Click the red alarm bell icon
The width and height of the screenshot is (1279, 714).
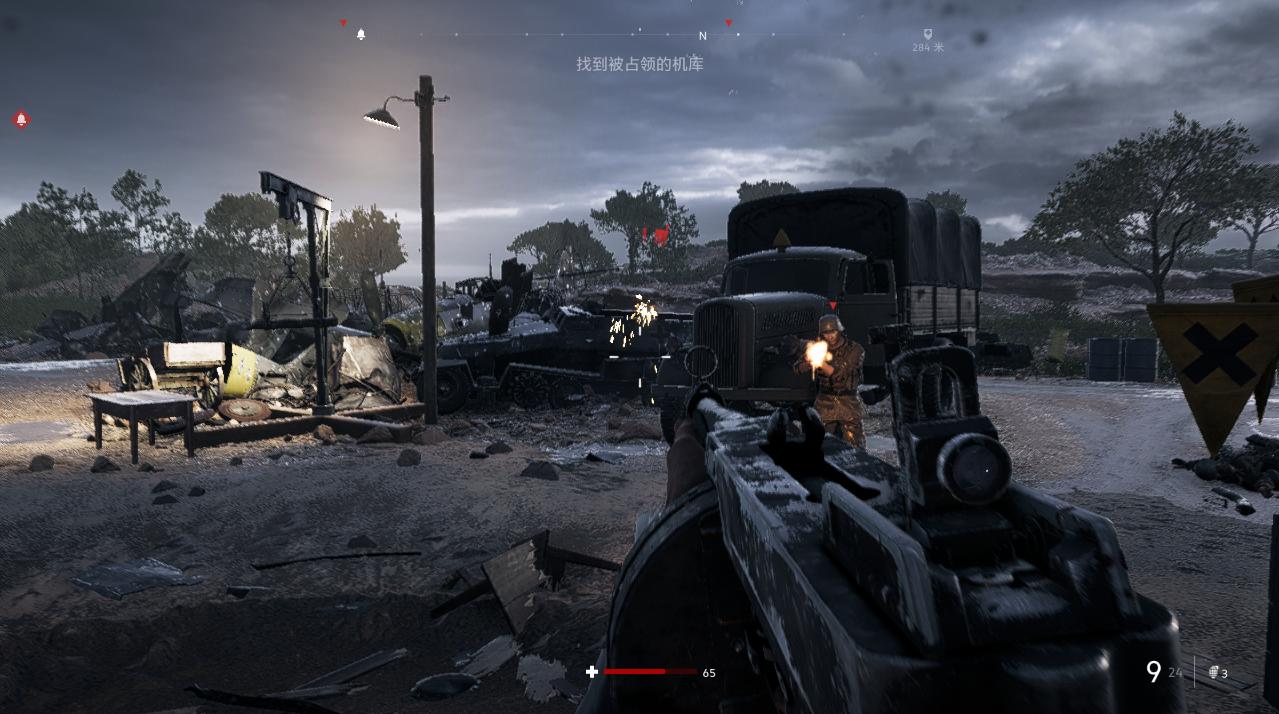[20, 120]
